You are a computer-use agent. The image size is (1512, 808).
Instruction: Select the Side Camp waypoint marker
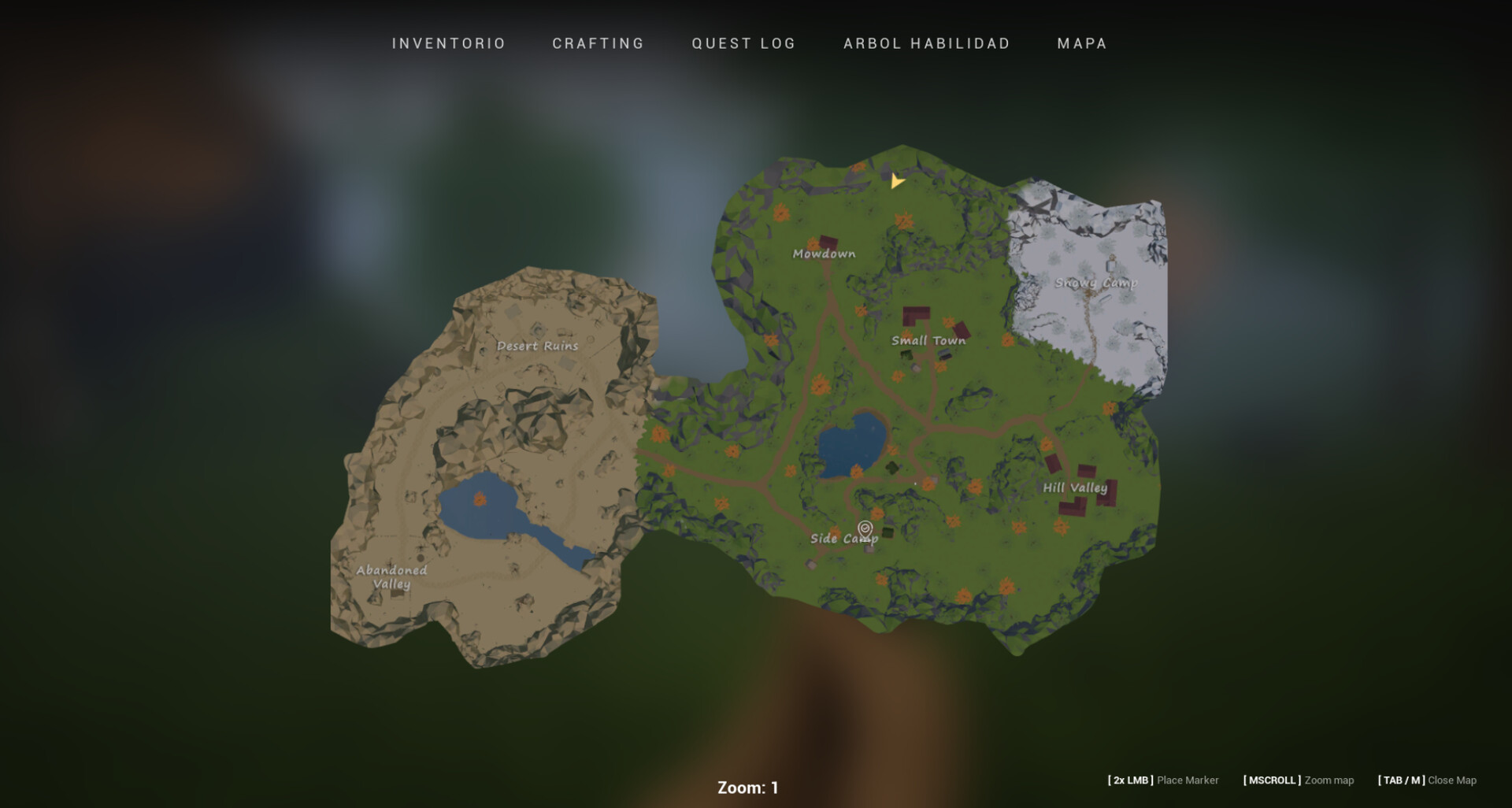pos(865,529)
